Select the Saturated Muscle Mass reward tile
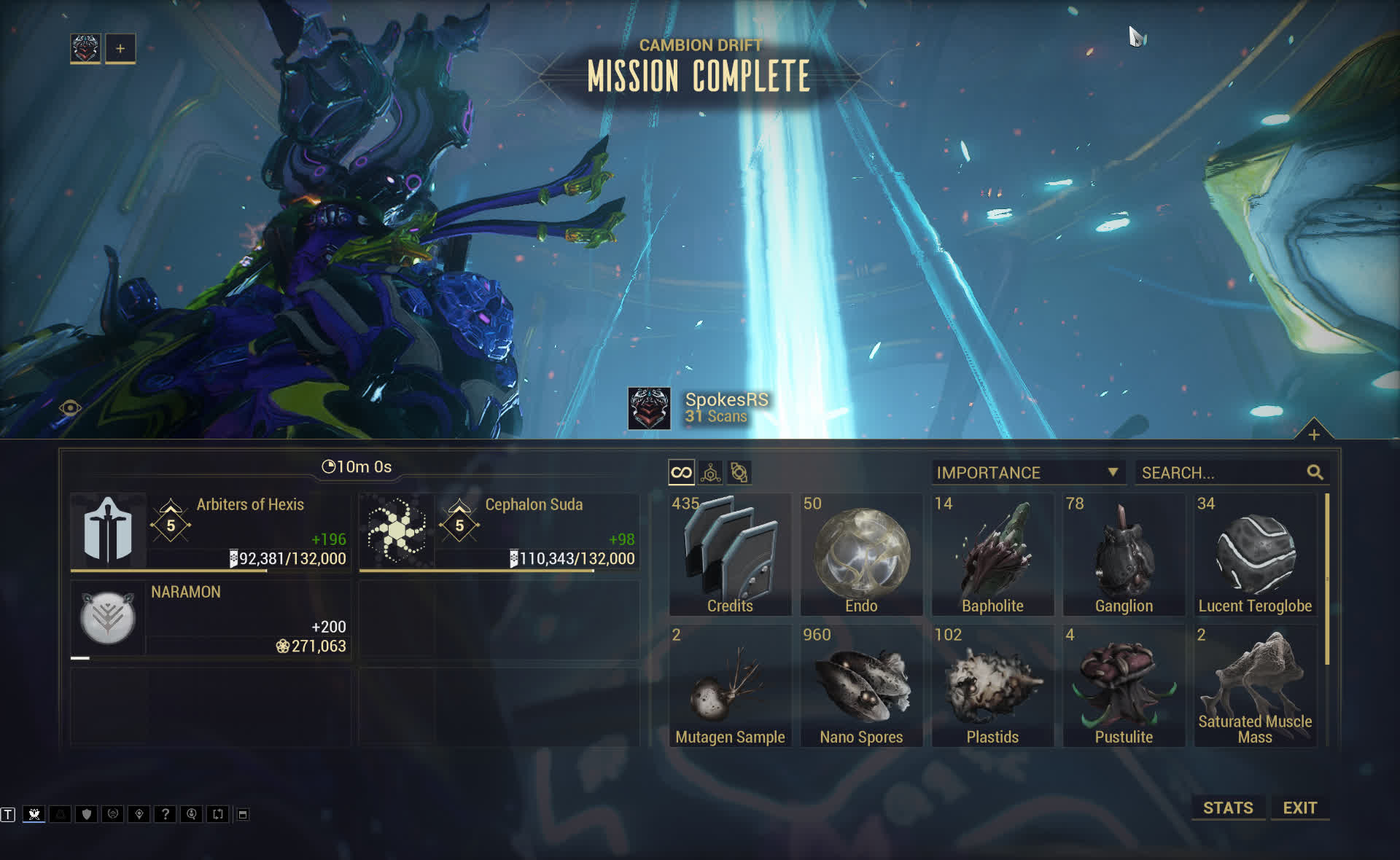The height and width of the screenshot is (860, 1400). 1255,685
